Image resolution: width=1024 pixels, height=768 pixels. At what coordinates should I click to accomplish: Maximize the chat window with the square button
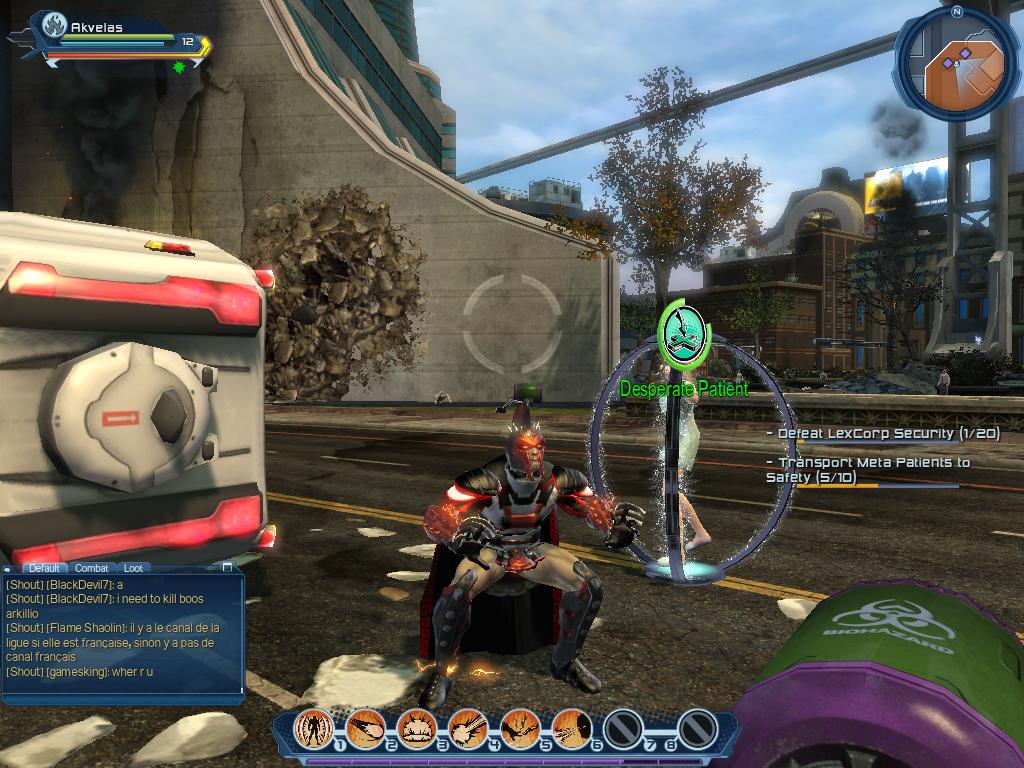(x=227, y=567)
